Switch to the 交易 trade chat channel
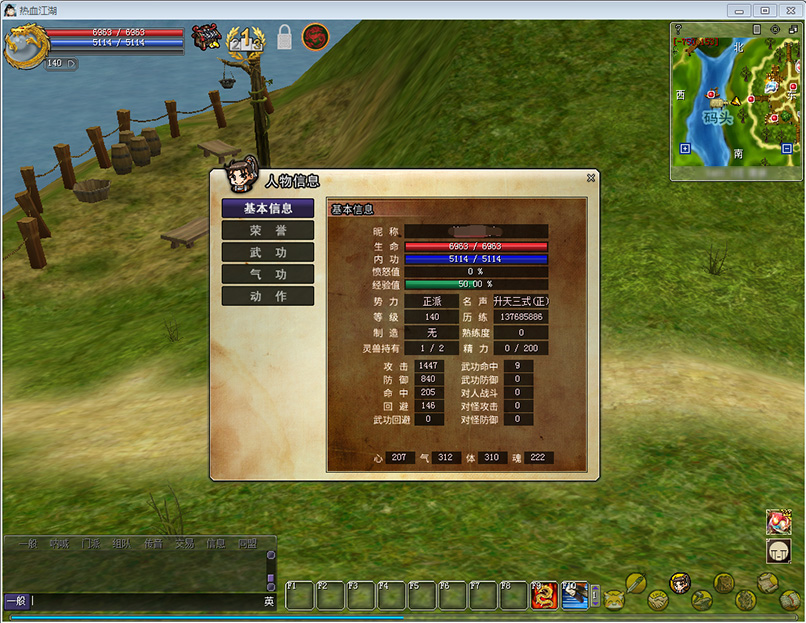806x623 pixels. point(184,544)
